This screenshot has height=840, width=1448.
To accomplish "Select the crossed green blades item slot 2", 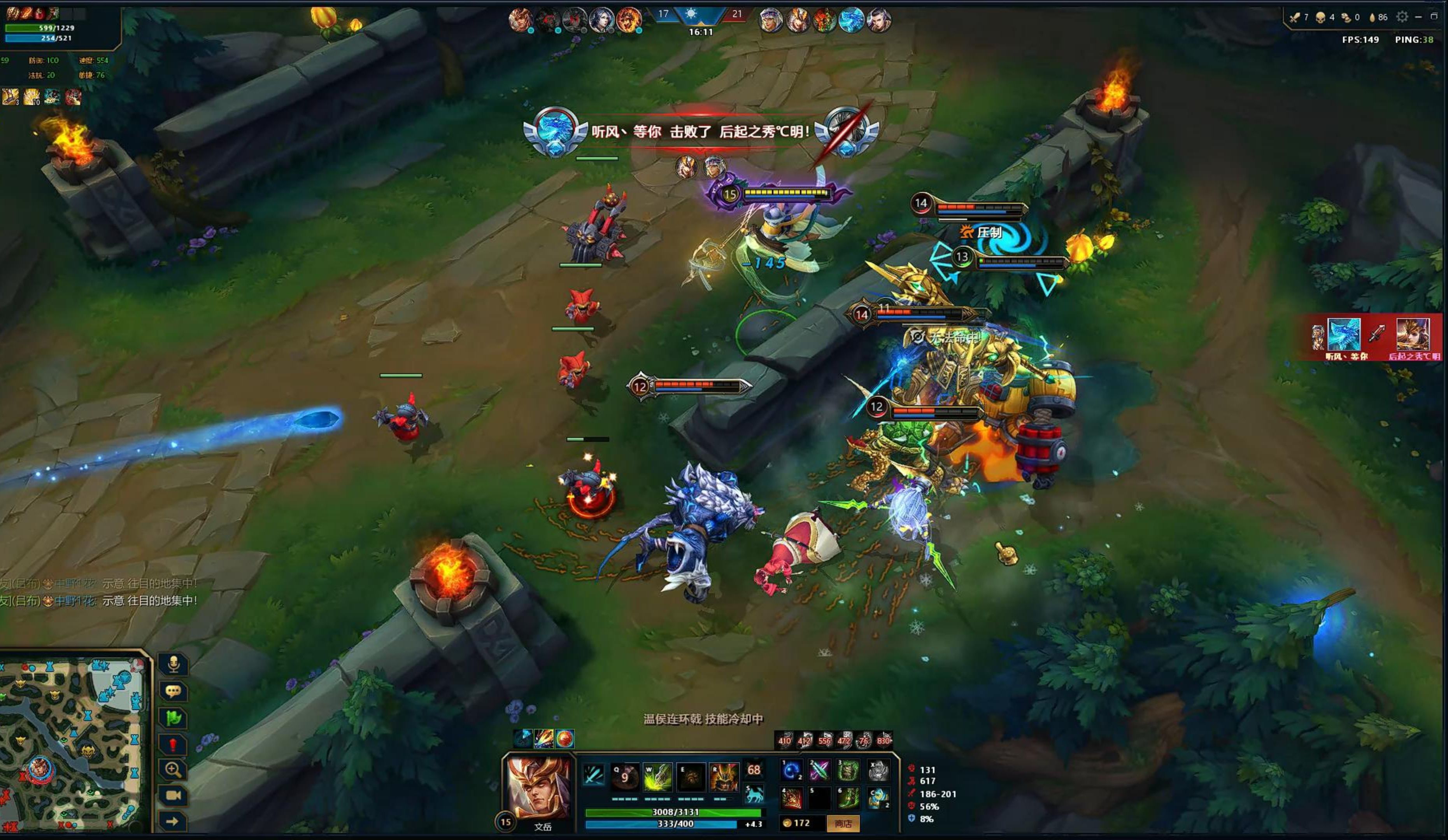I will [819, 770].
